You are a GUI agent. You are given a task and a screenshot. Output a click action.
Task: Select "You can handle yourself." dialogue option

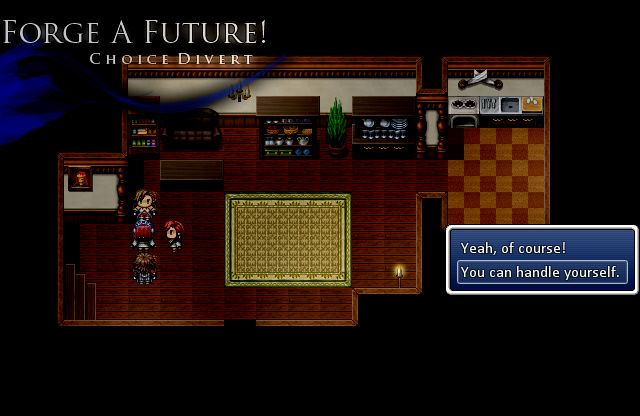(541, 272)
